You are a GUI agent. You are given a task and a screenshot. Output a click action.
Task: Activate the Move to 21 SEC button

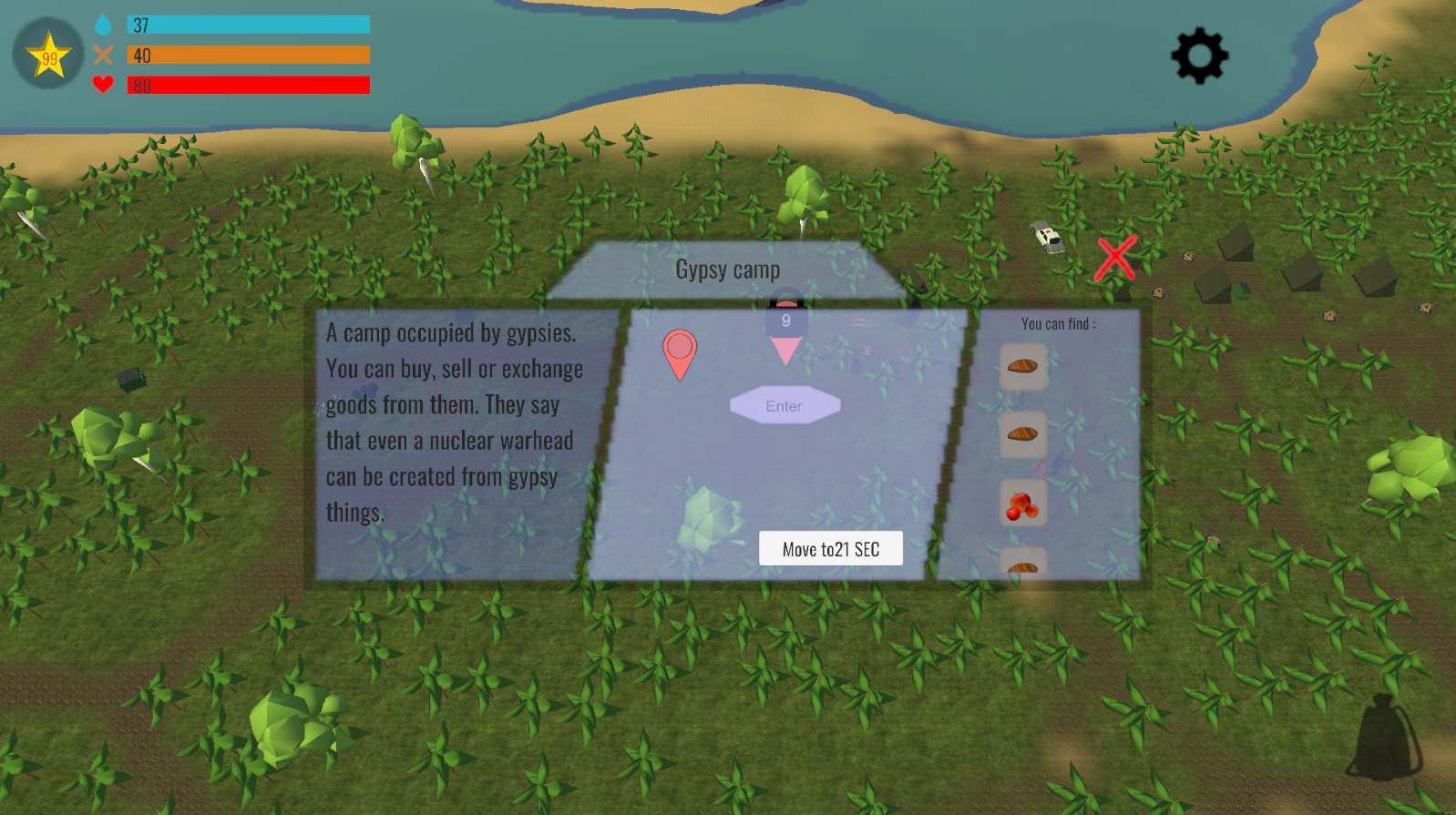831,549
